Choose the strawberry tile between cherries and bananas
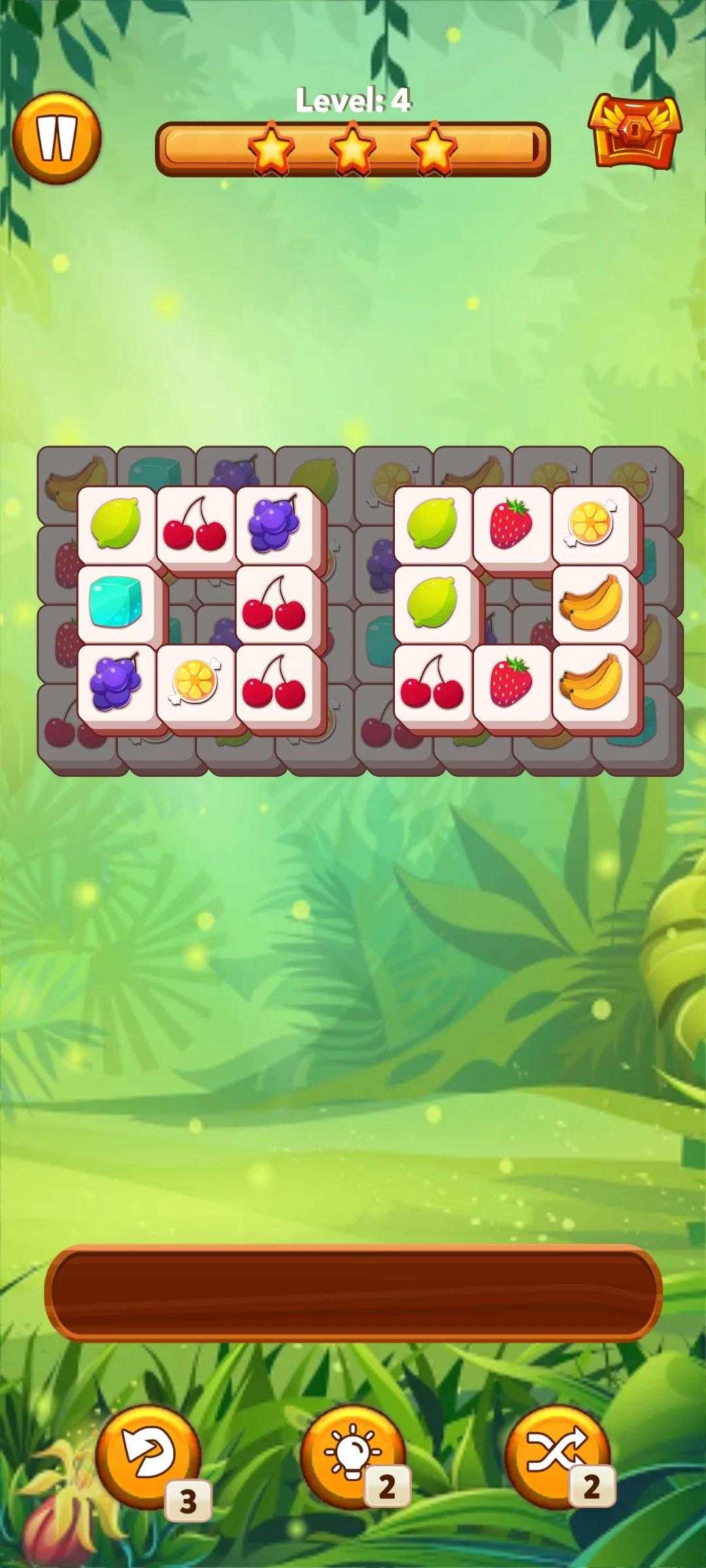706x1568 pixels. tap(512, 683)
